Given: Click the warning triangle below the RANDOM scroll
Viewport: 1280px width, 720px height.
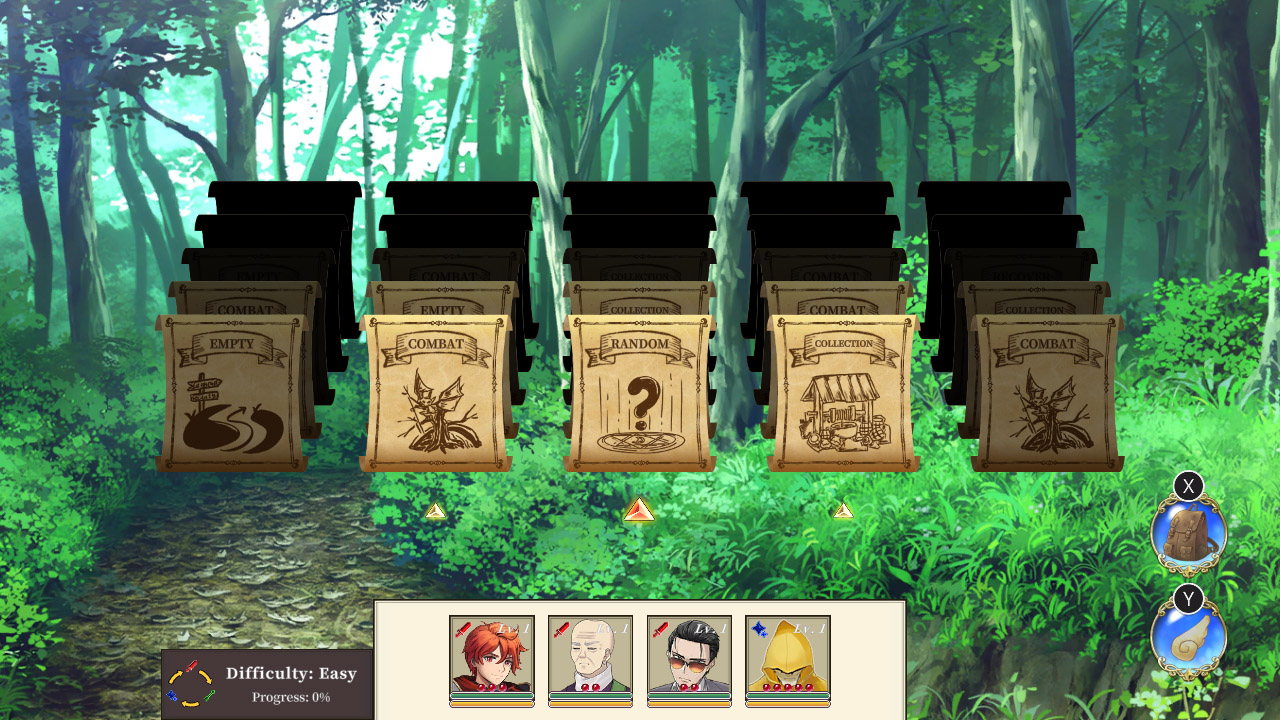Looking at the screenshot, I should click(x=640, y=510).
